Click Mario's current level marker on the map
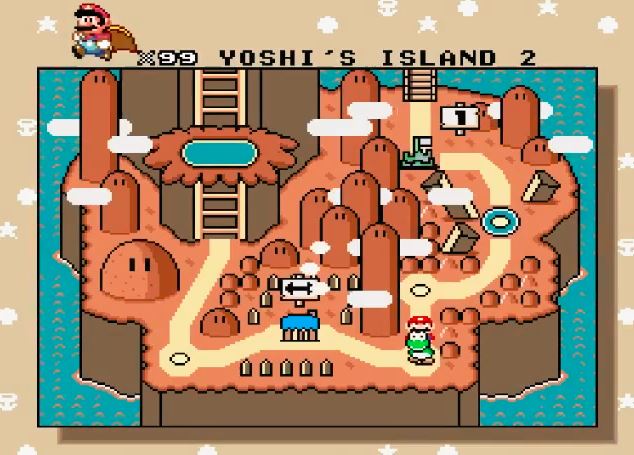The height and width of the screenshot is (455, 634). (419, 341)
